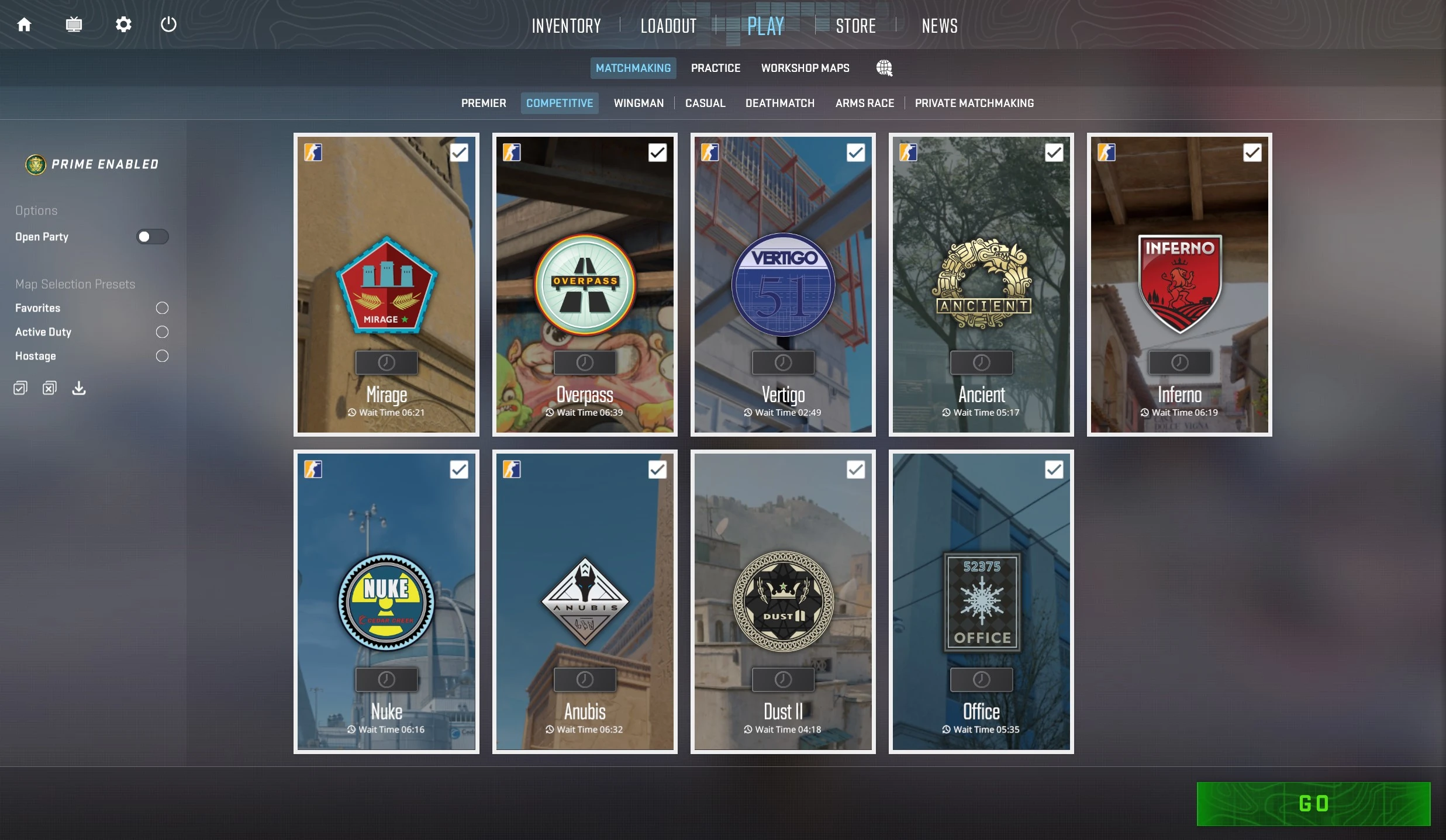Viewport: 1446px width, 840px height.
Task: Choose the Hostage map preset
Action: (x=162, y=356)
